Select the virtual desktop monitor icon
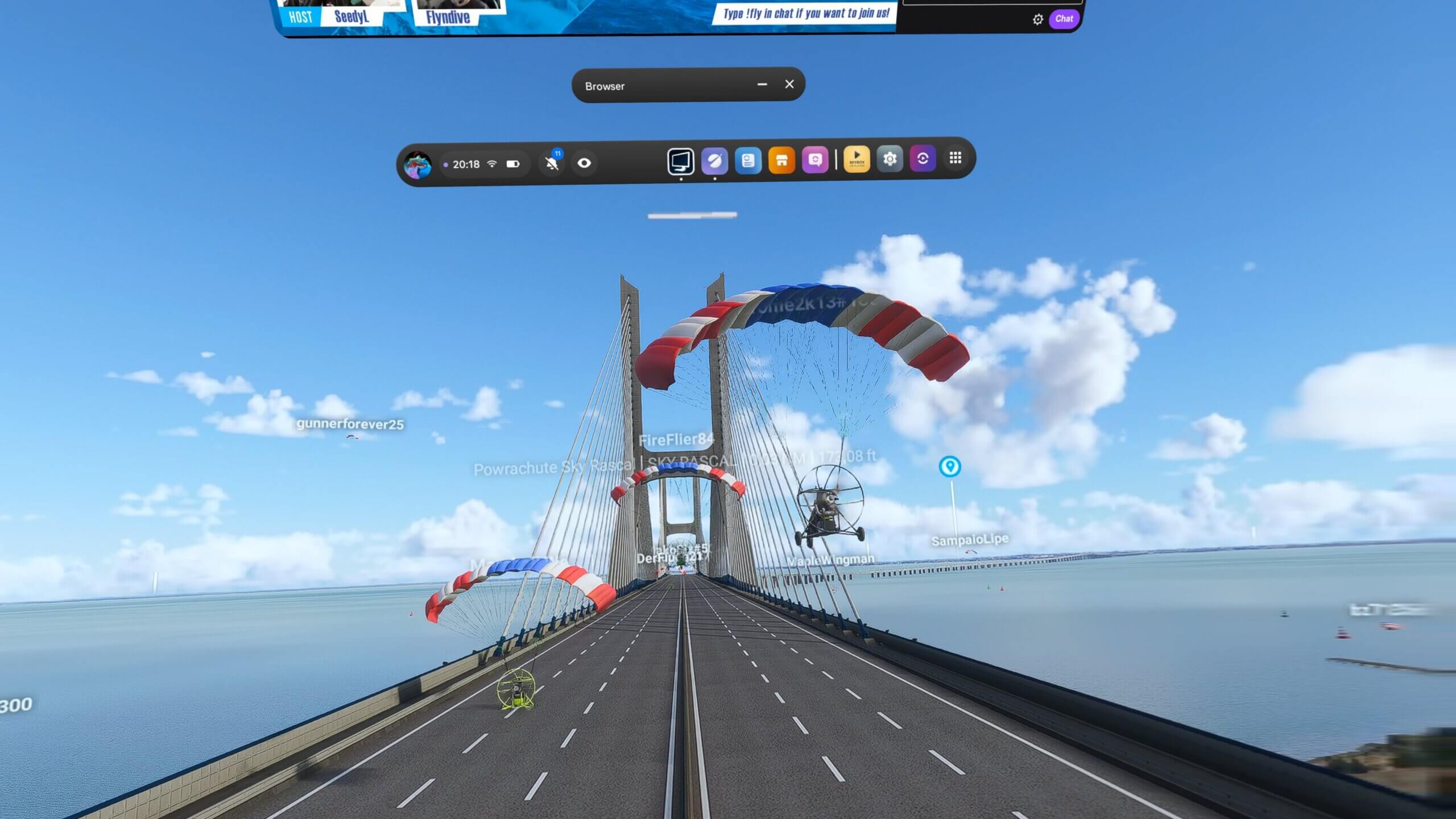The image size is (1456, 819). [x=681, y=162]
